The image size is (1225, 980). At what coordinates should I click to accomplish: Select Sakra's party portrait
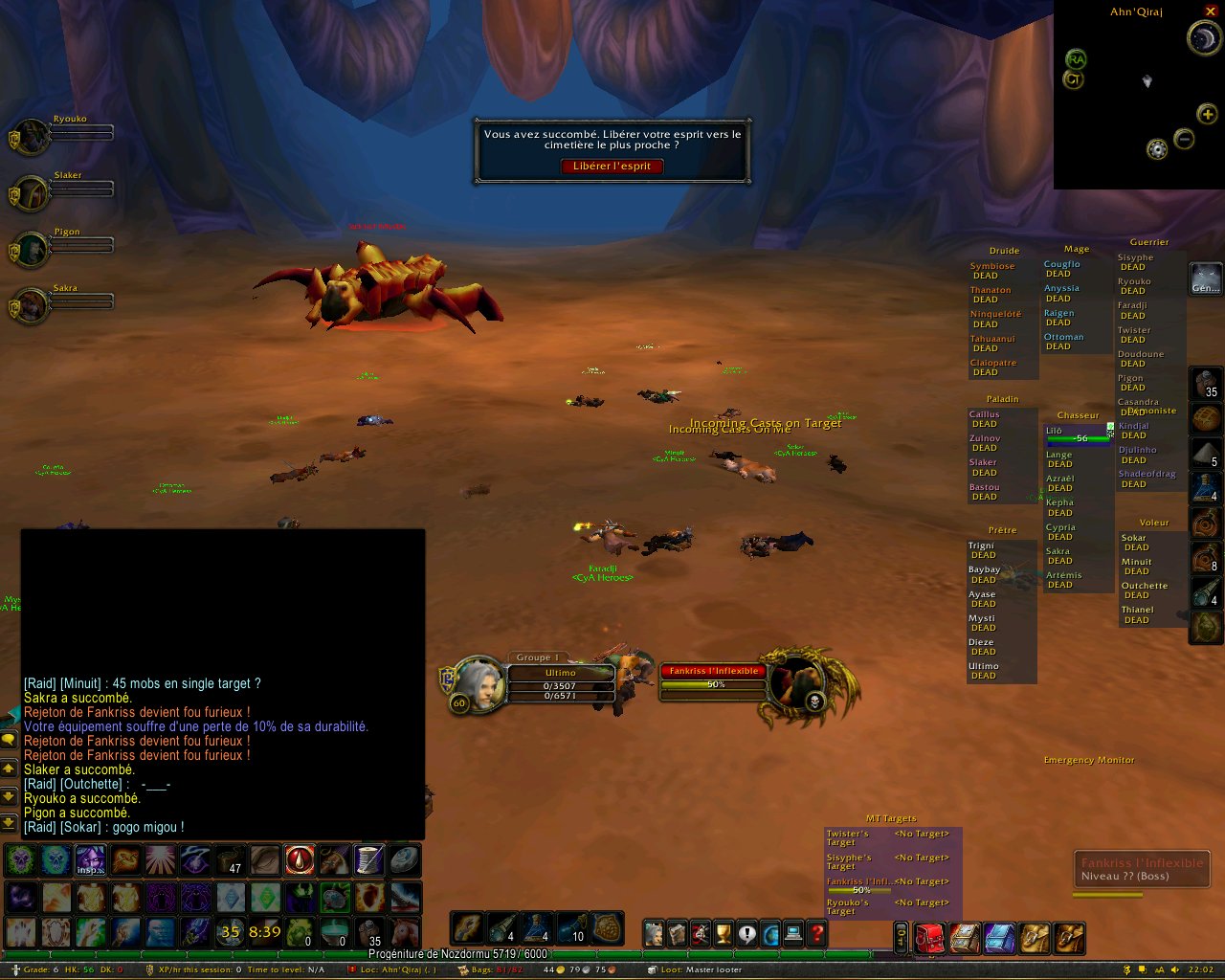click(33, 305)
